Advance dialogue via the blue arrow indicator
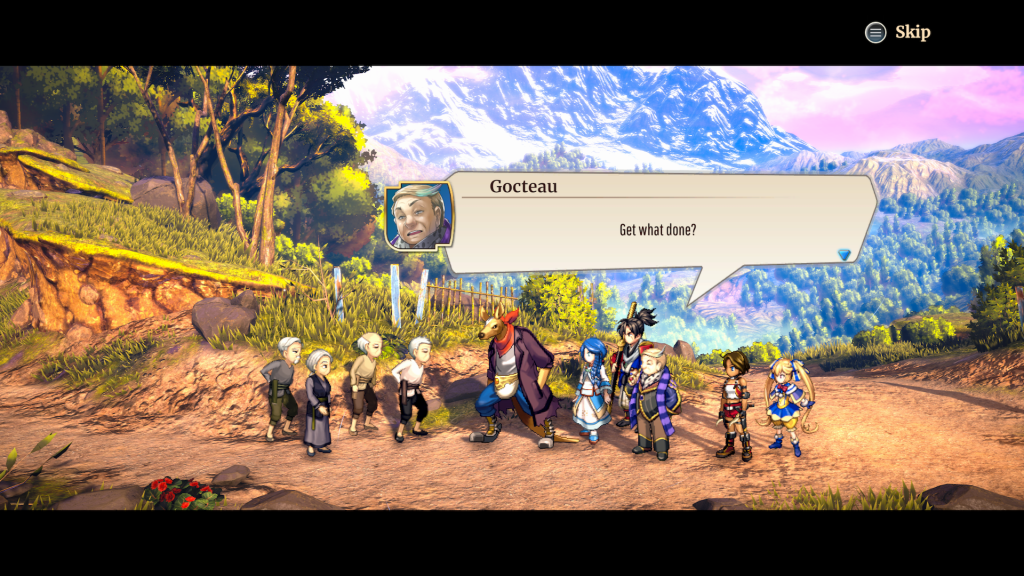 [x=844, y=255]
